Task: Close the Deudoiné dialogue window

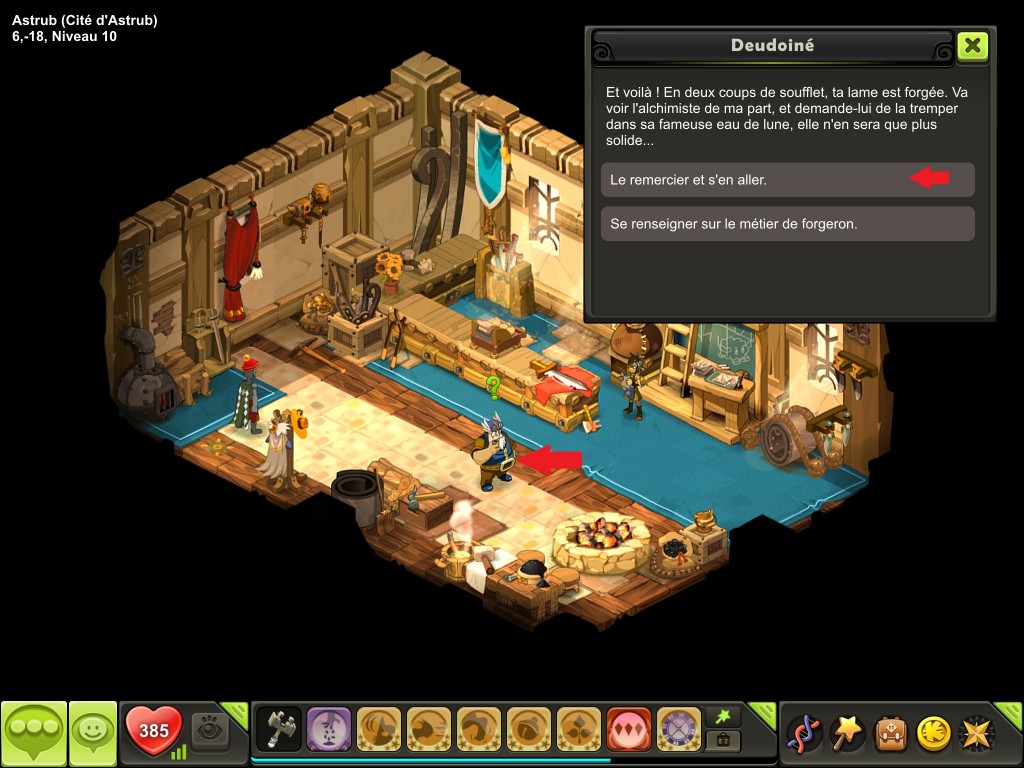Action: [x=972, y=46]
